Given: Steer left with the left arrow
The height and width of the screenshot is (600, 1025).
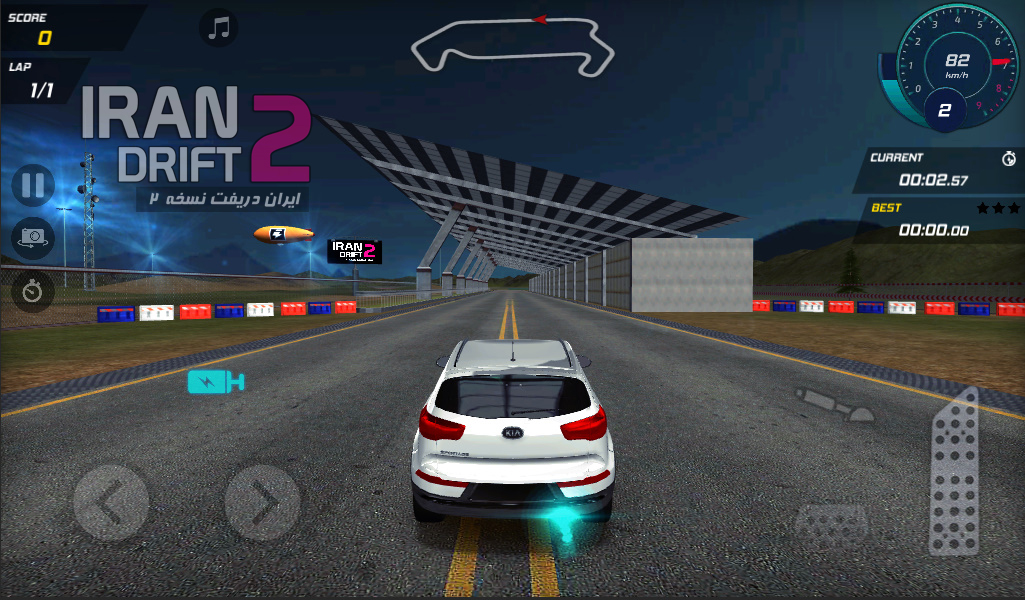Looking at the screenshot, I should [111, 503].
